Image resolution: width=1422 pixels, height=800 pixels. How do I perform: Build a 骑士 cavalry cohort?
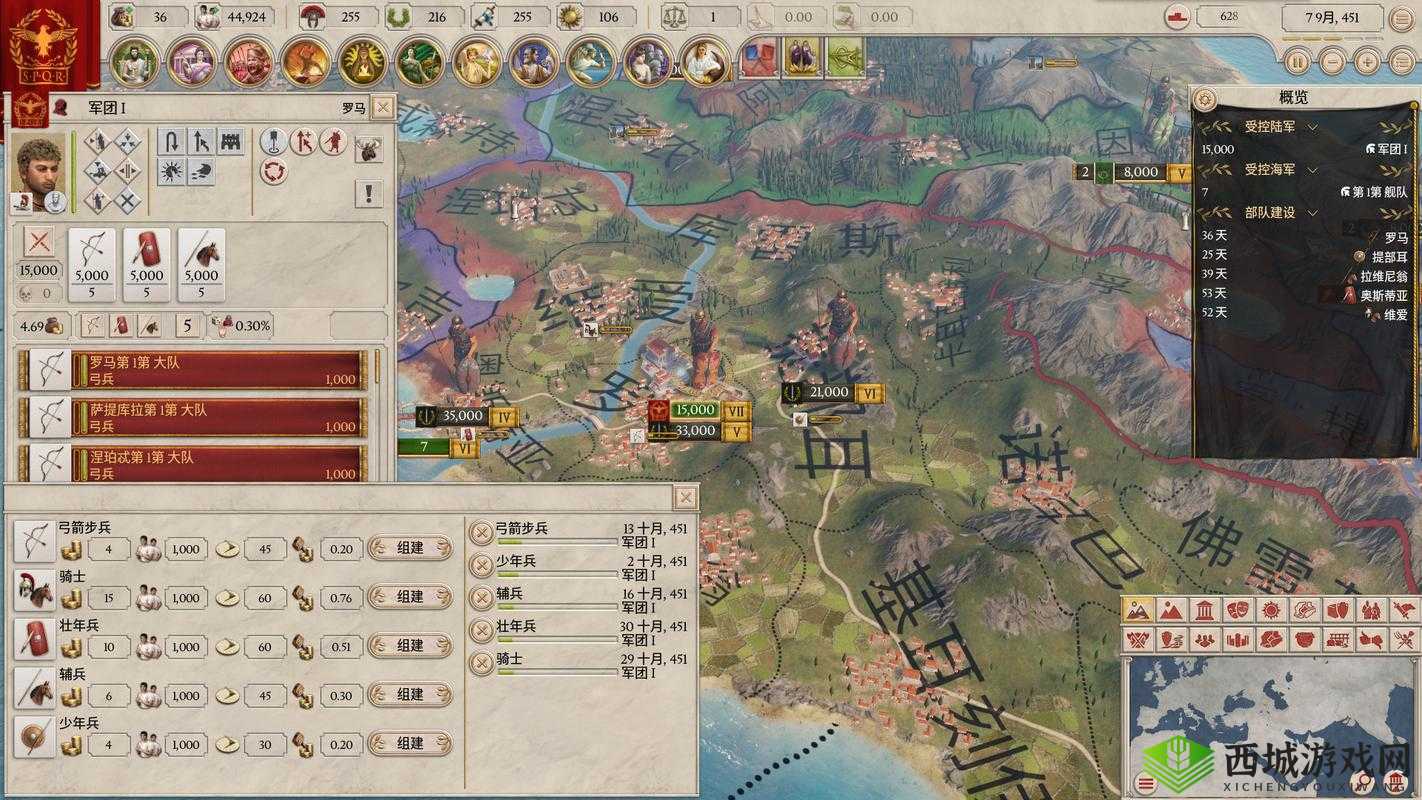tap(410, 597)
